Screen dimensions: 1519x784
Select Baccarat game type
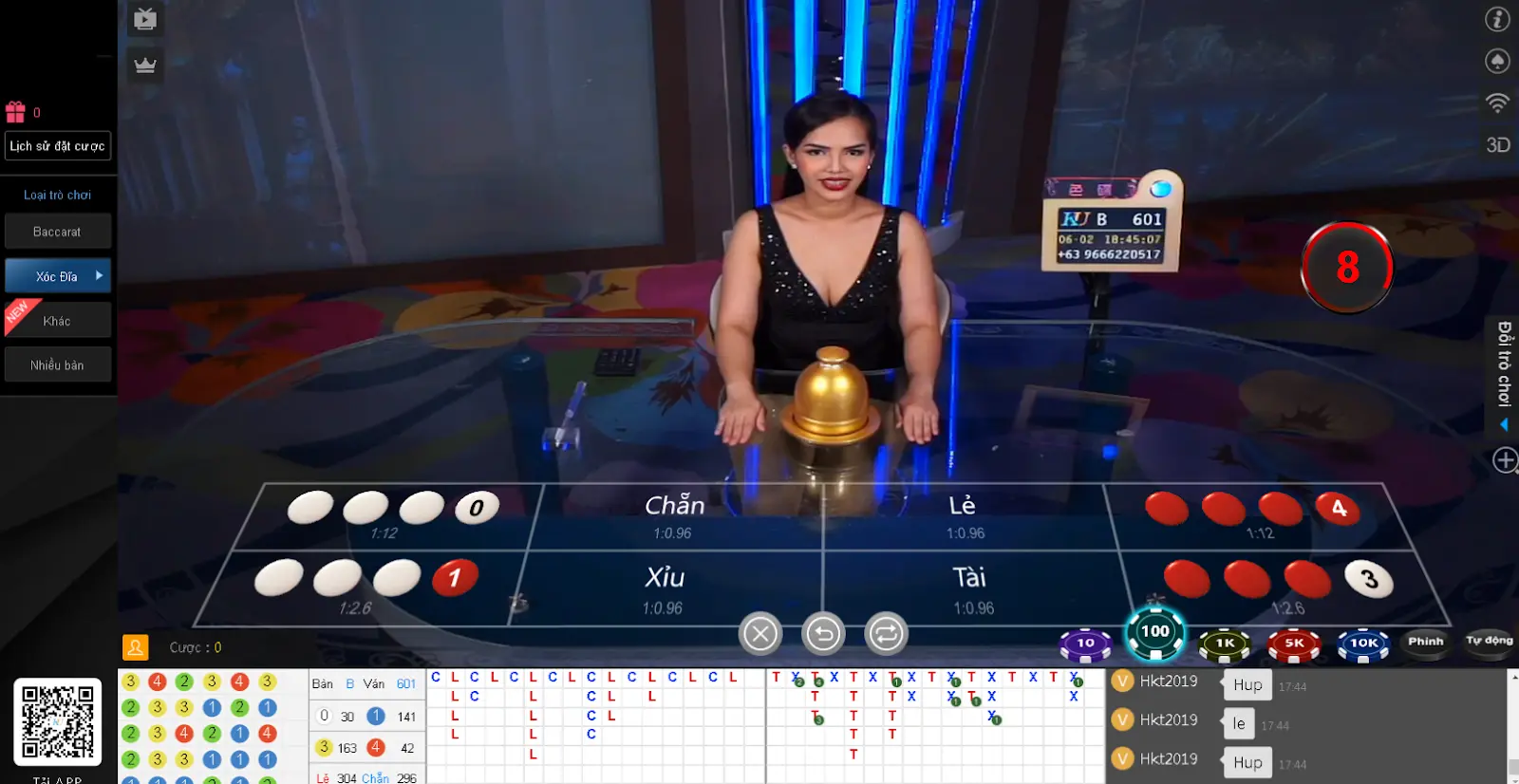click(x=57, y=232)
